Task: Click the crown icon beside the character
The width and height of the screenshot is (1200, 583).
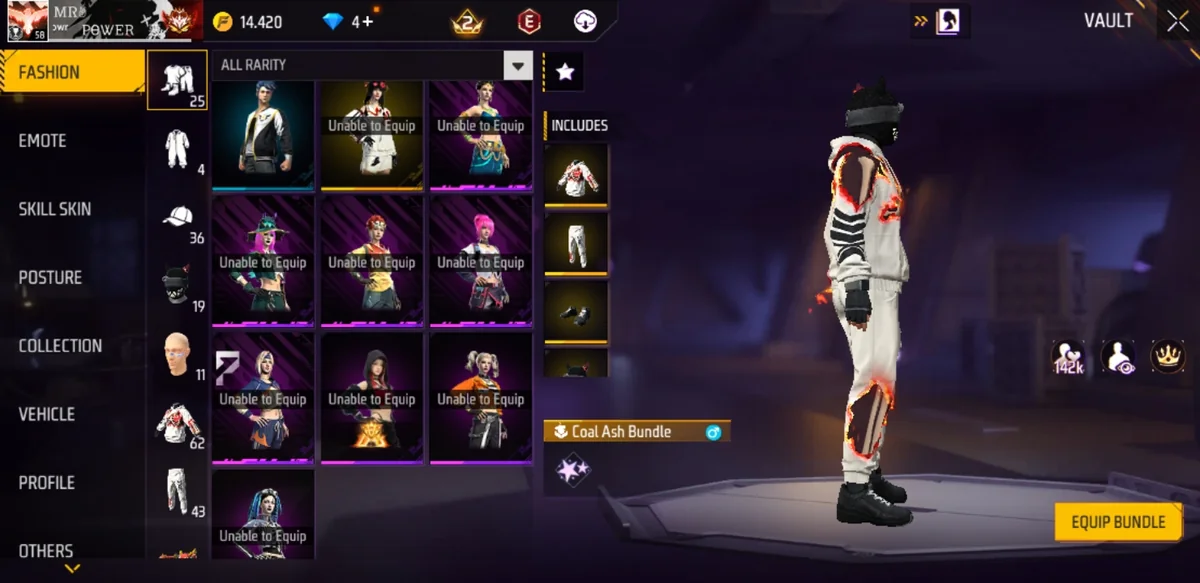Action: [x=1167, y=356]
